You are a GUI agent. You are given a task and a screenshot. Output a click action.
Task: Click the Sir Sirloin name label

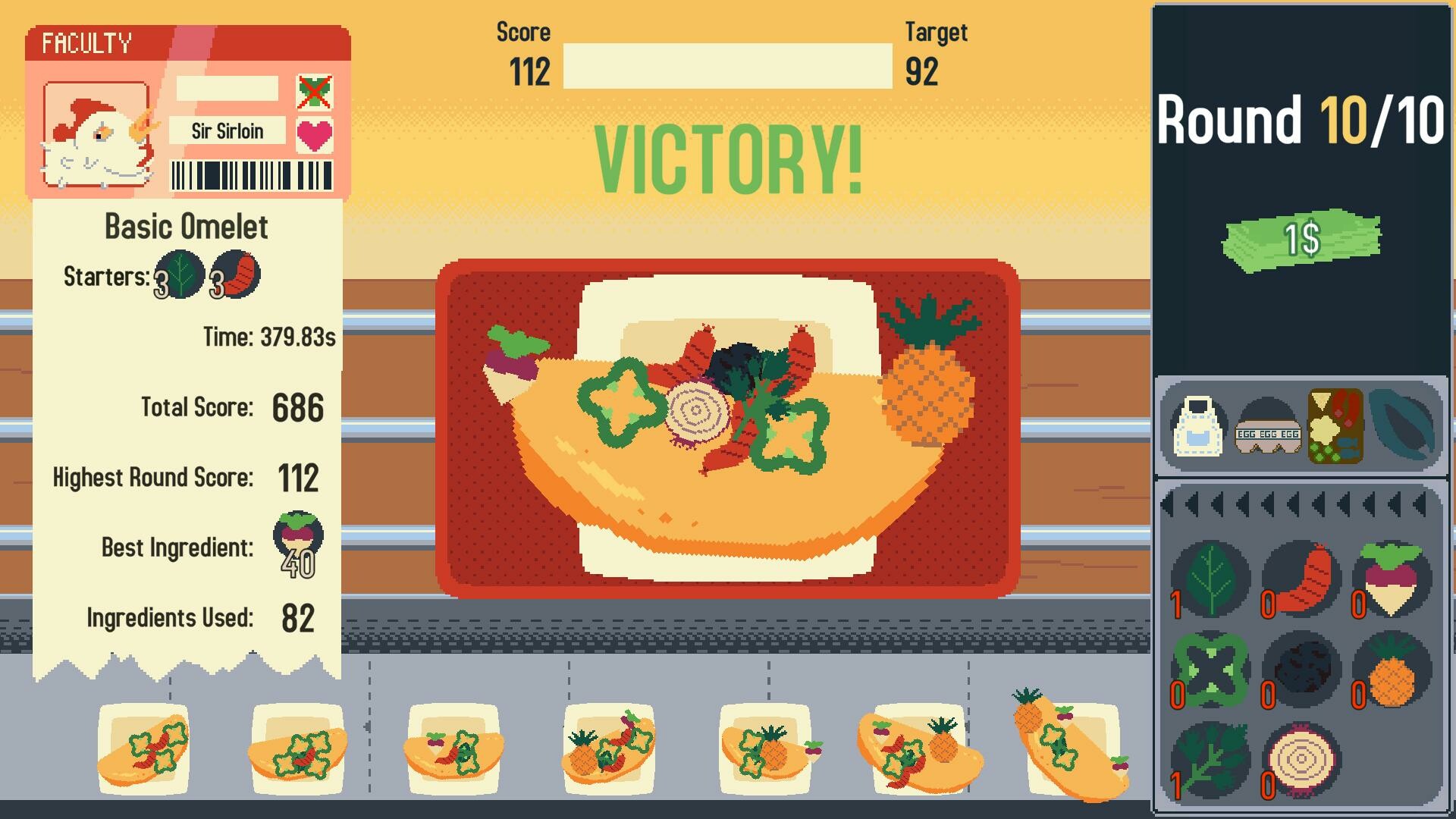point(227,131)
